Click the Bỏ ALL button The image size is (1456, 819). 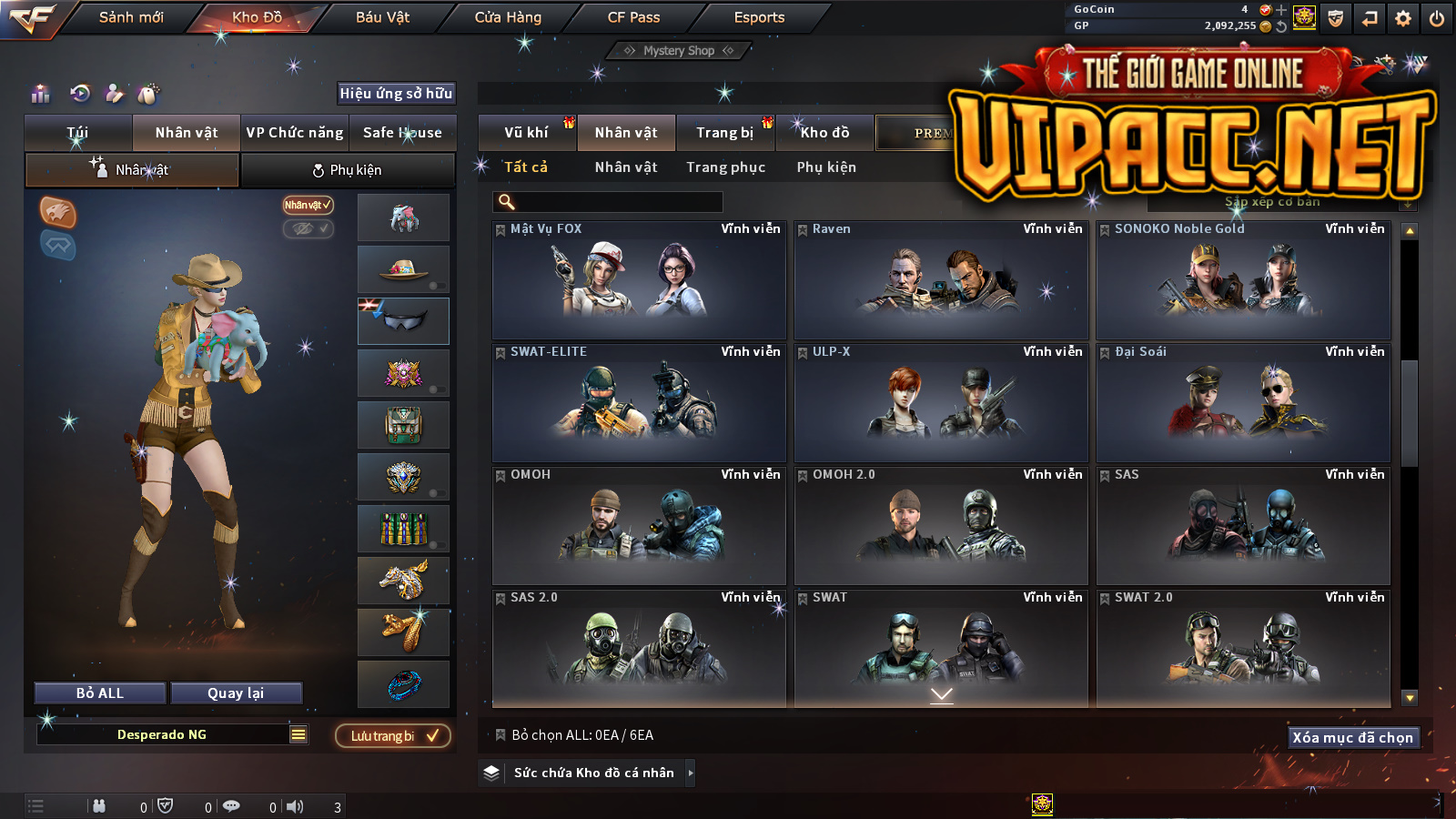pyautogui.click(x=100, y=693)
